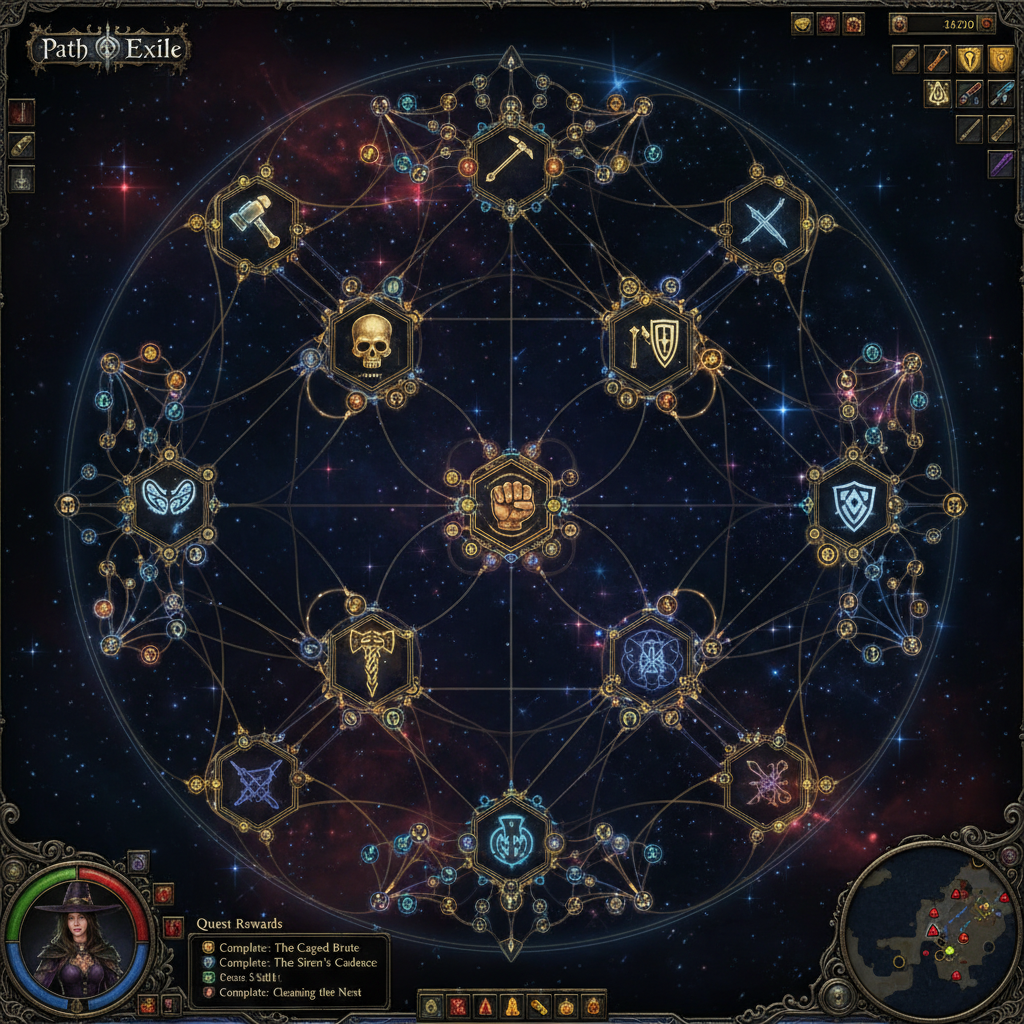The height and width of the screenshot is (1024, 1024).
Task: Click the orange spiral button beside currency
Action: coord(987,22)
